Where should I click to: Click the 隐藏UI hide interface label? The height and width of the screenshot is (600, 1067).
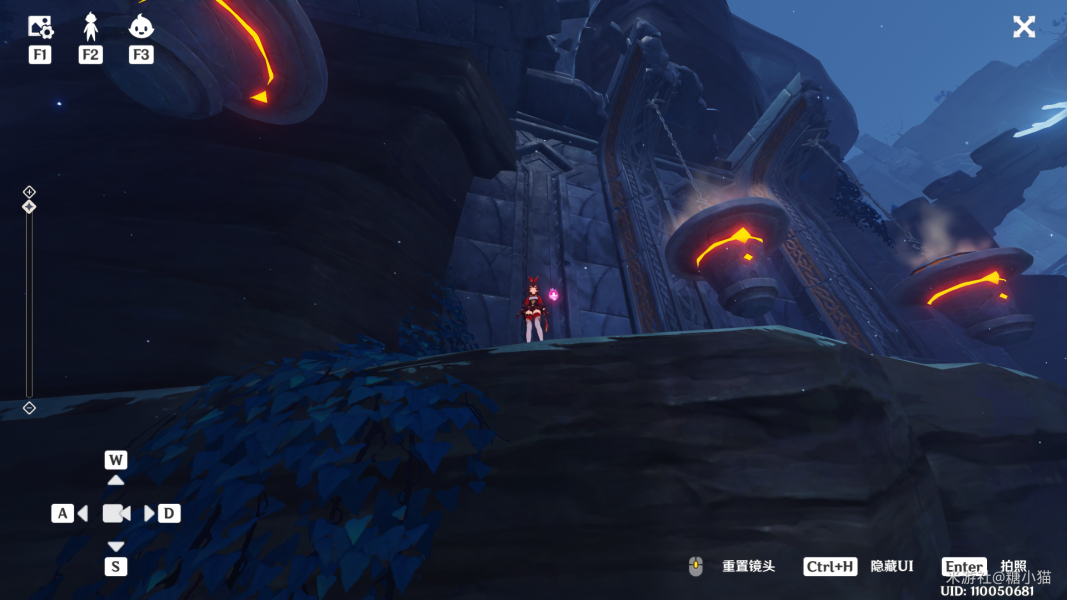891,567
